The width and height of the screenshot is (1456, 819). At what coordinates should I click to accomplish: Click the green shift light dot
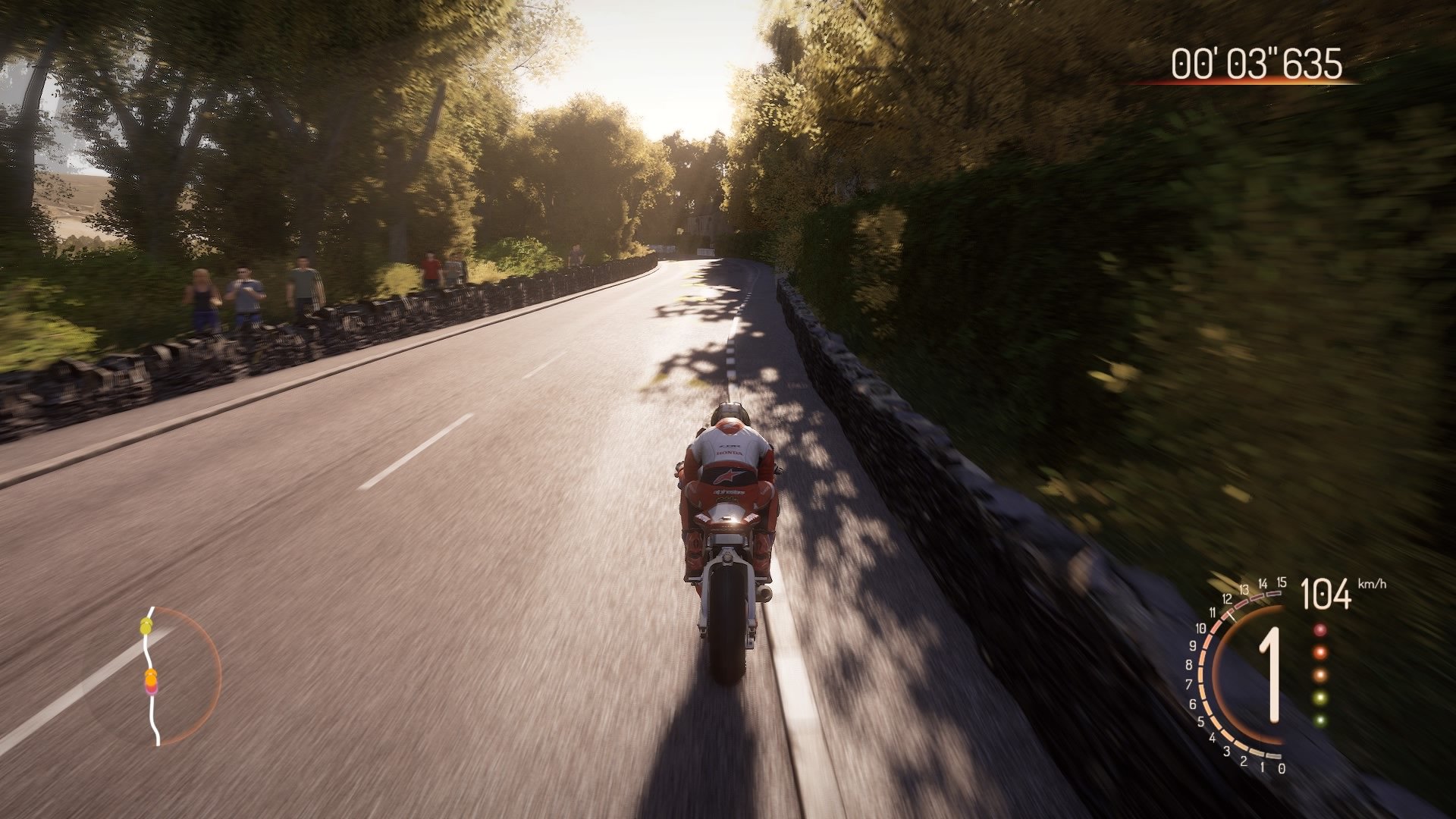point(1321,698)
